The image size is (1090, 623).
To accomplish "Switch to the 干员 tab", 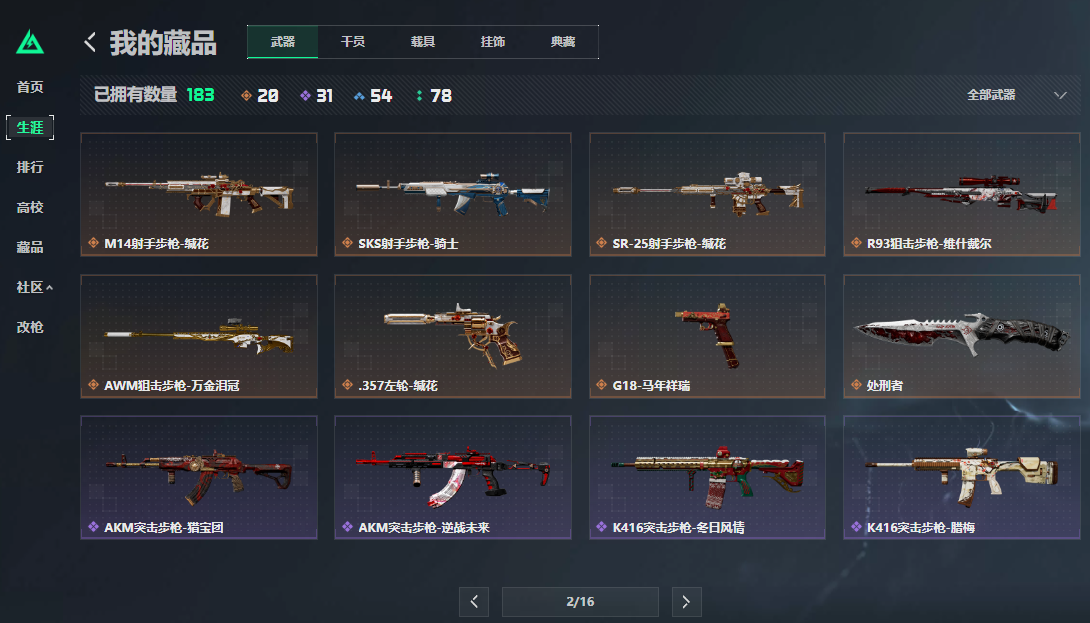I will (352, 42).
